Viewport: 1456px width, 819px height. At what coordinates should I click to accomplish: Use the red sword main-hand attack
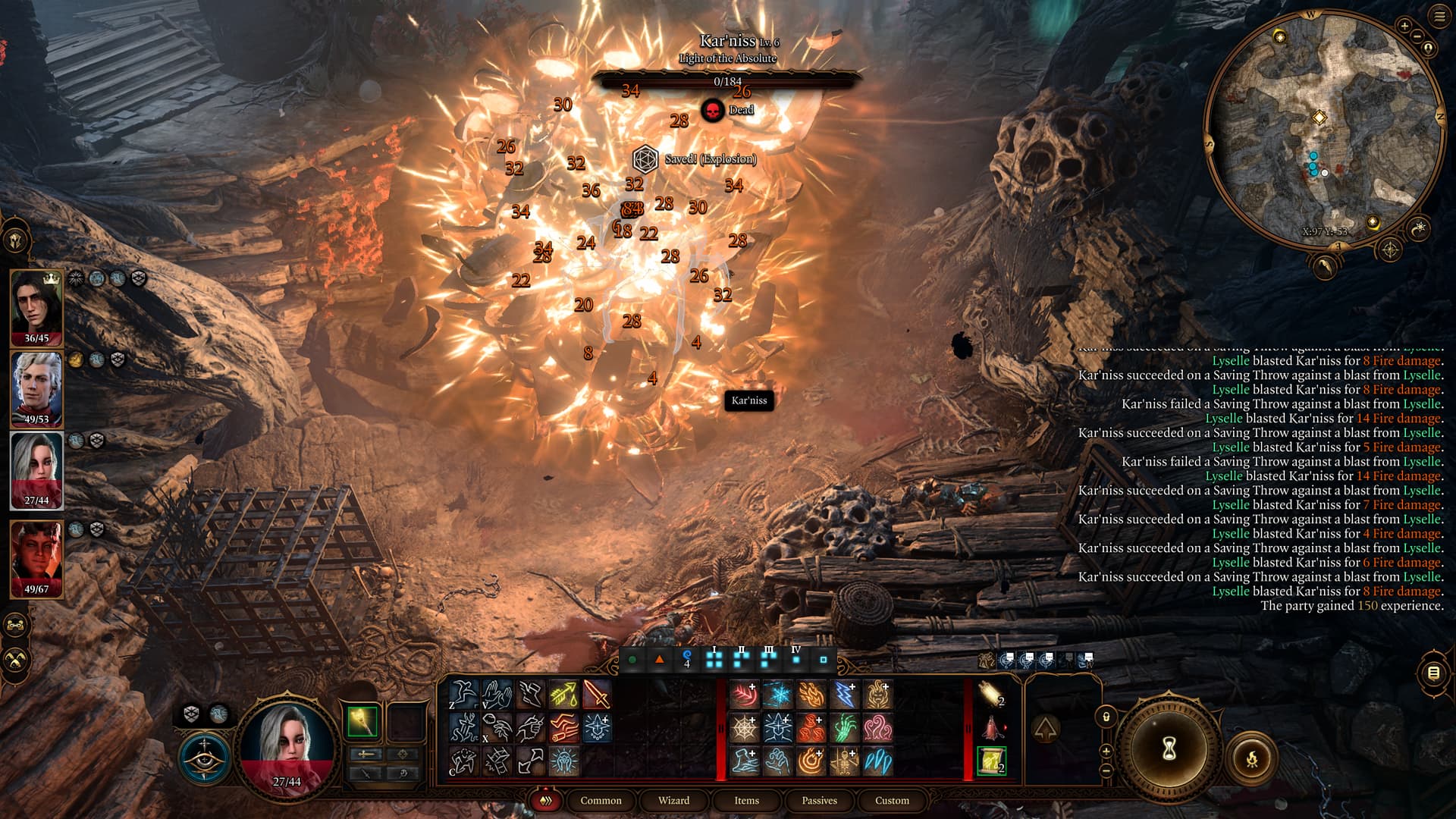click(x=597, y=695)
